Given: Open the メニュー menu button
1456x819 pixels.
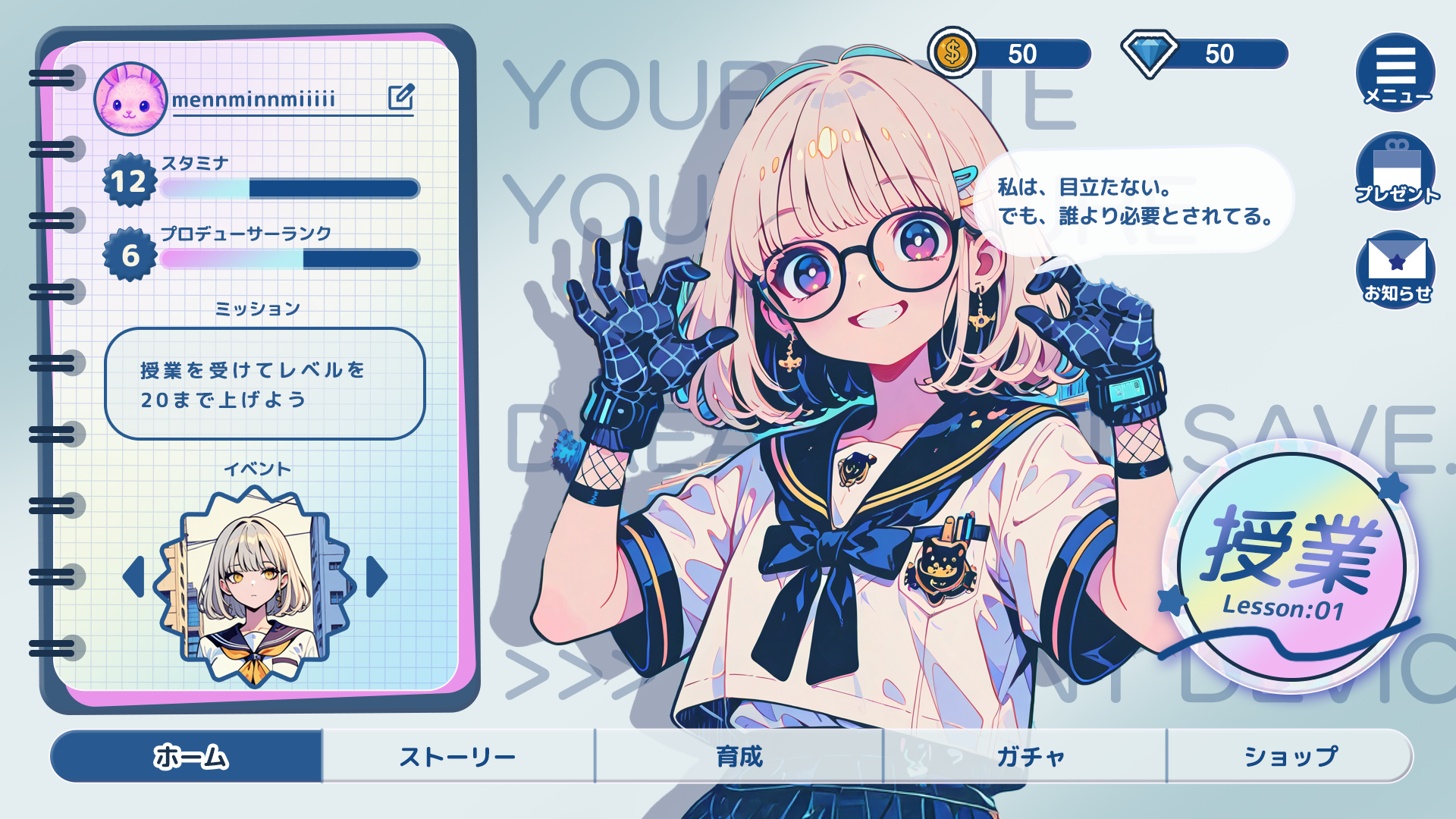Looking at the screenshot, I should pos(1395,73).
